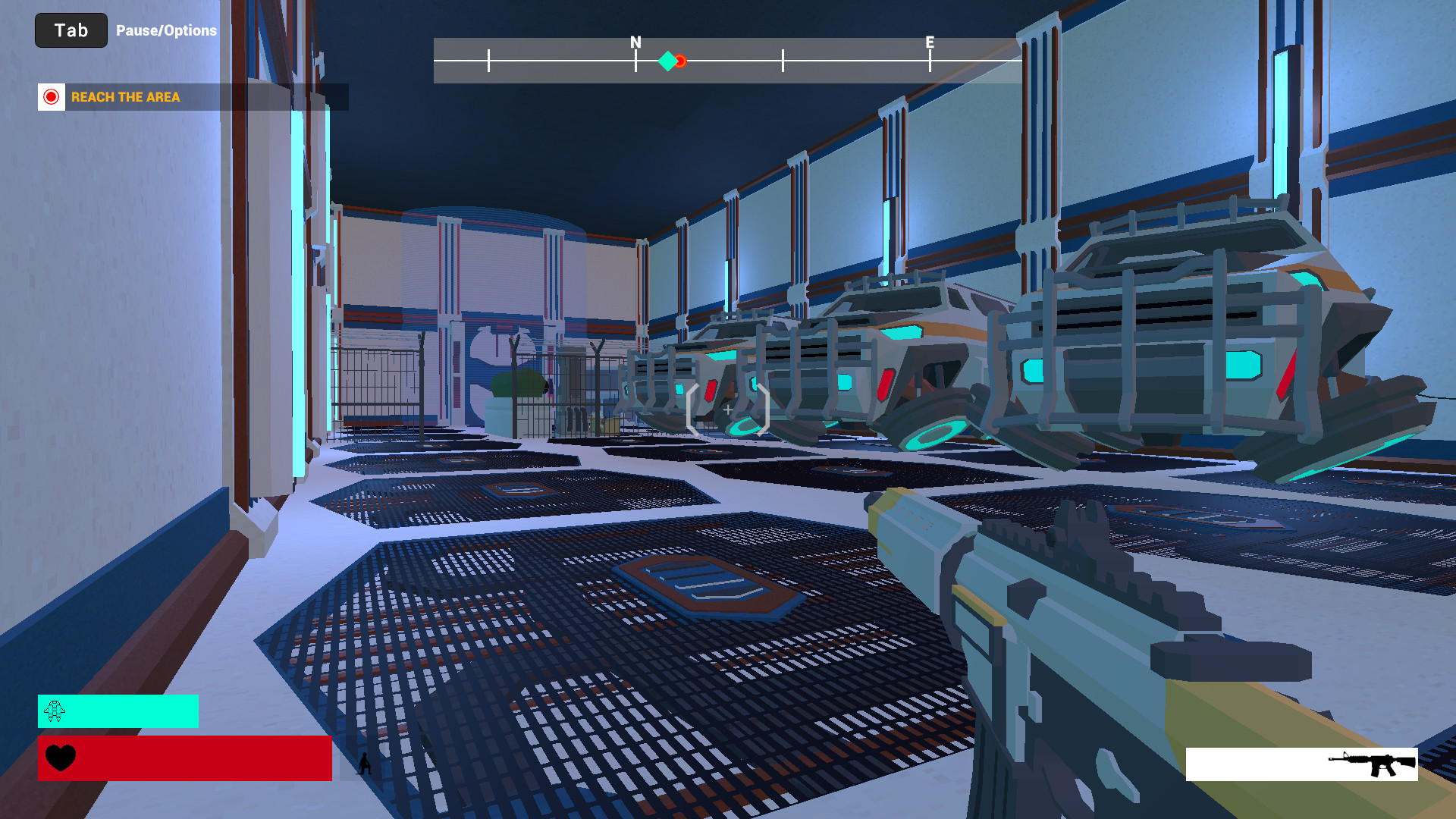Image resolution: width=1456 pixels, height=819 pixels.
Task: Click the cyan jetpack fuel bar
Action: click(118, 711)
